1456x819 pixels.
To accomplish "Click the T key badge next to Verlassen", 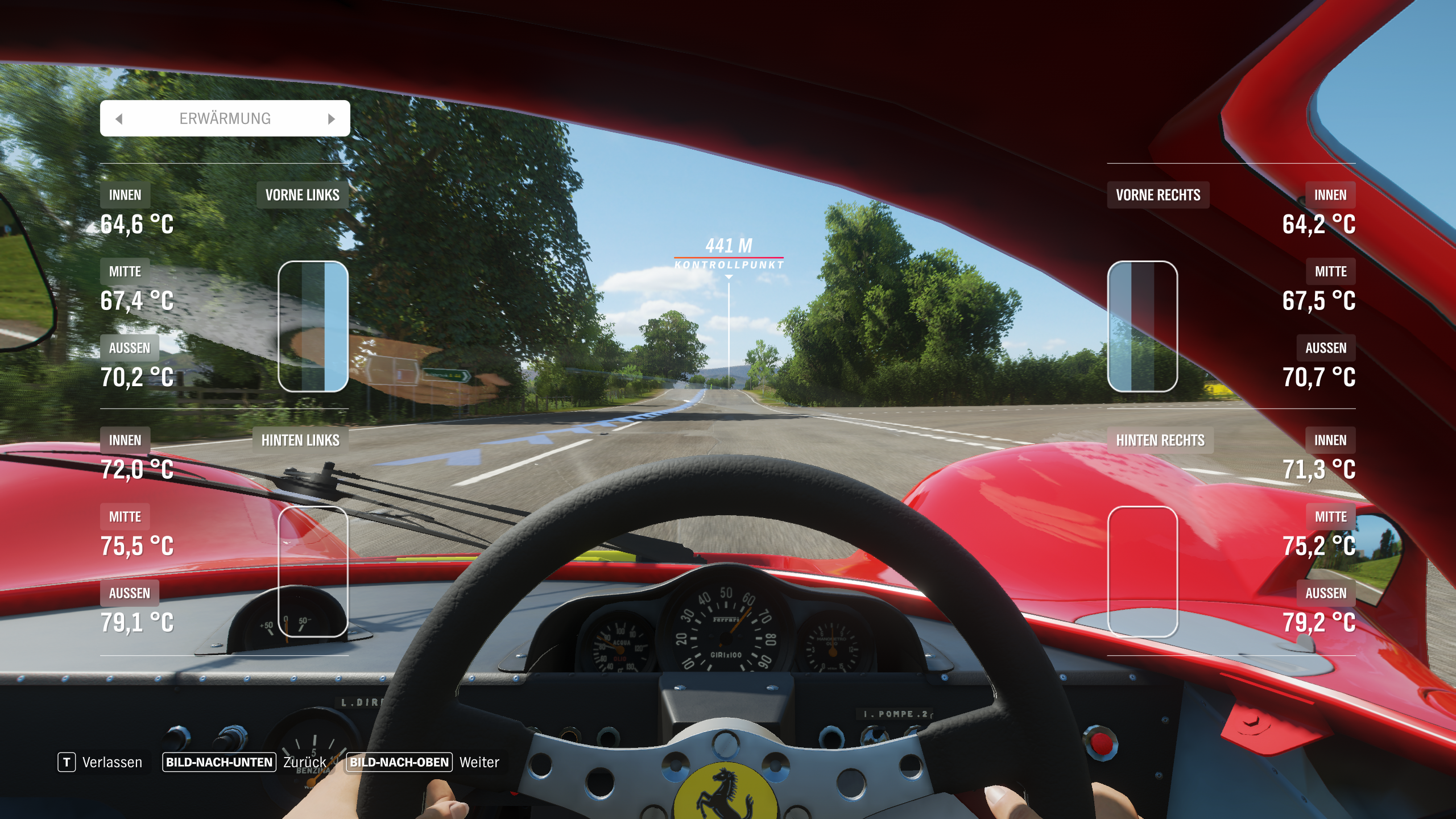I will click(x=67, y=762).
